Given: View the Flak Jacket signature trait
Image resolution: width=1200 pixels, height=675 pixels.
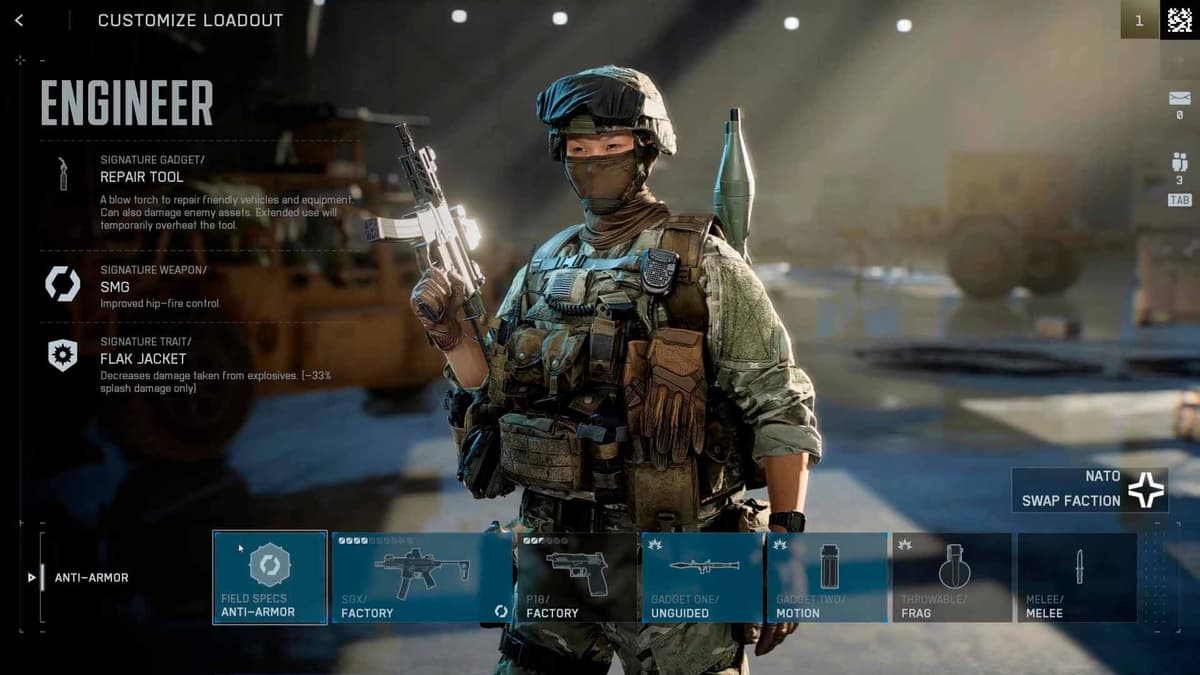Looking at the screenshot, I should pyautogui.click(x=142, y=358).
